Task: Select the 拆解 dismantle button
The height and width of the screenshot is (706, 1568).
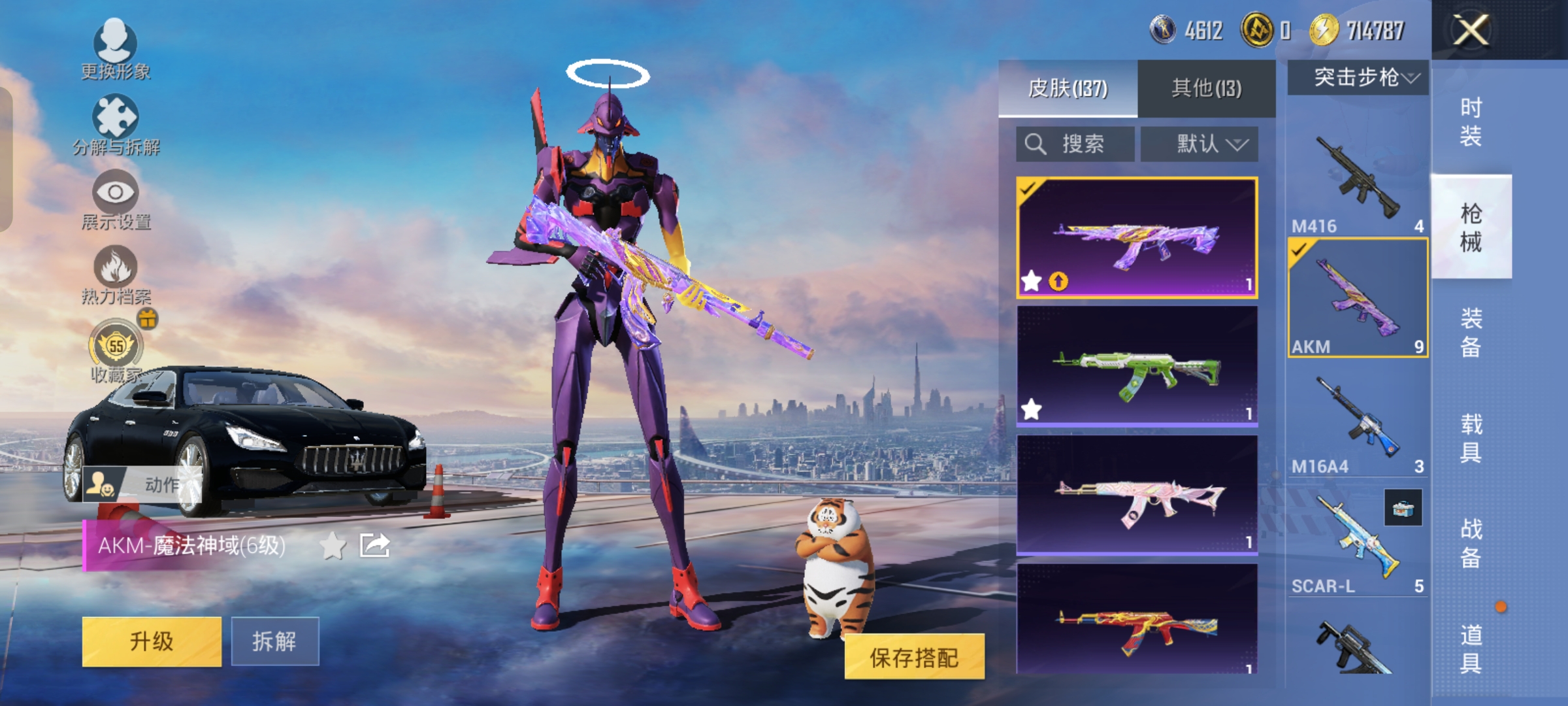Action: point(274,641)
